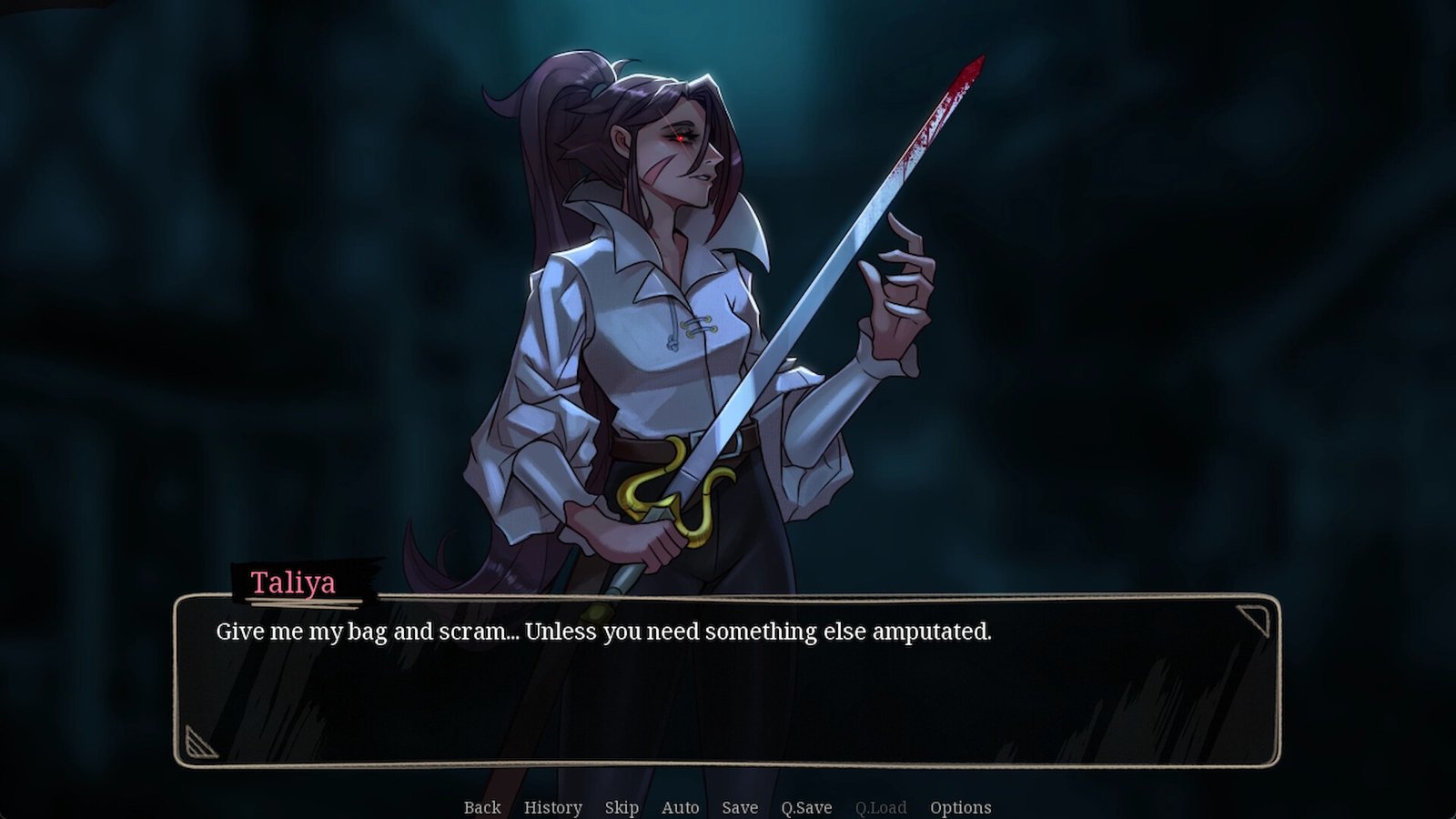Toggle Auto dialogue advance
This screenshot has height=819, width=1456.
(680, 807)
